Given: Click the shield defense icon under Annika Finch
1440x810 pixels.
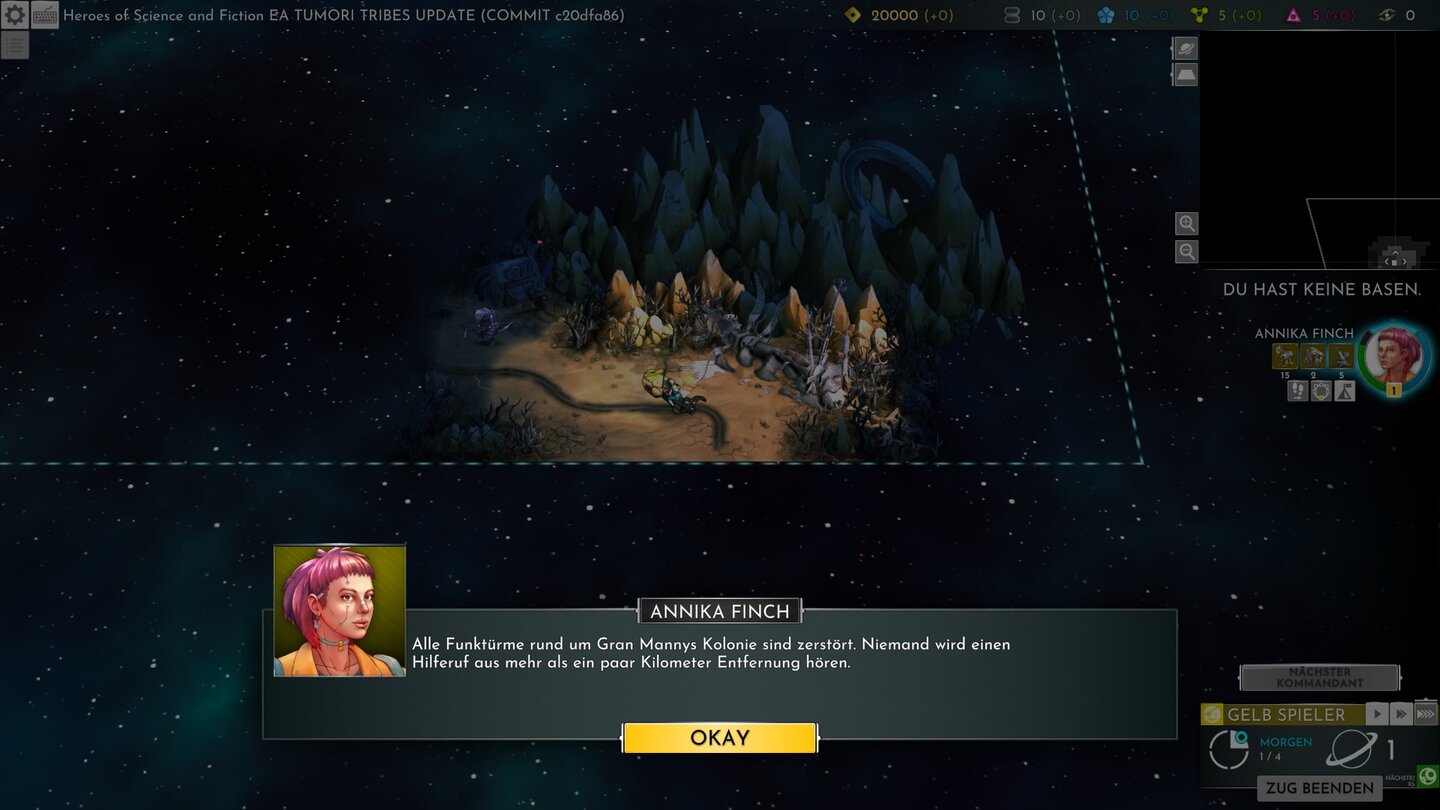Looking at the screenshot, I should coord(1321,390).
